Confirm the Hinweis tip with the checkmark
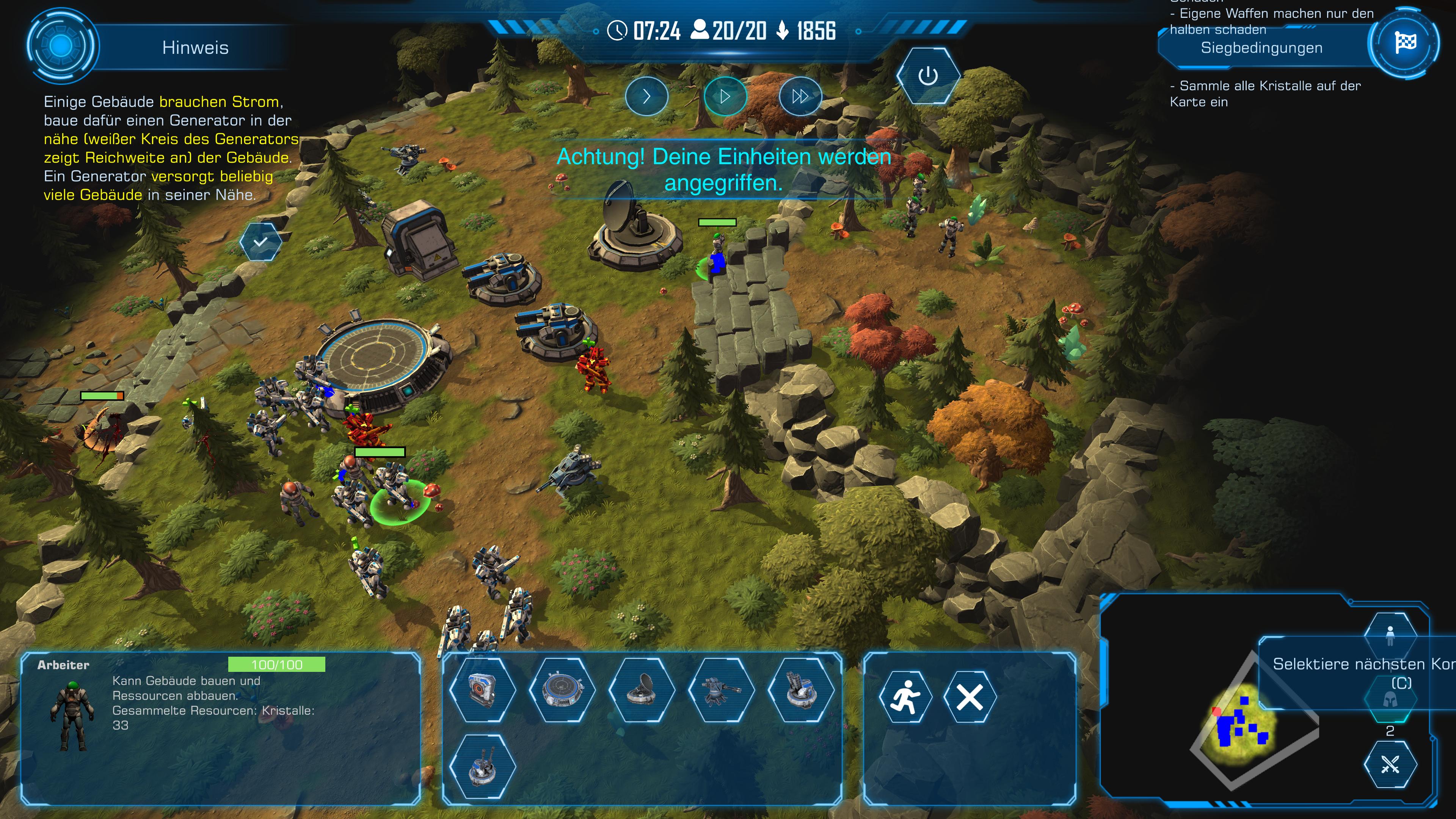 (x=260, y=242)
